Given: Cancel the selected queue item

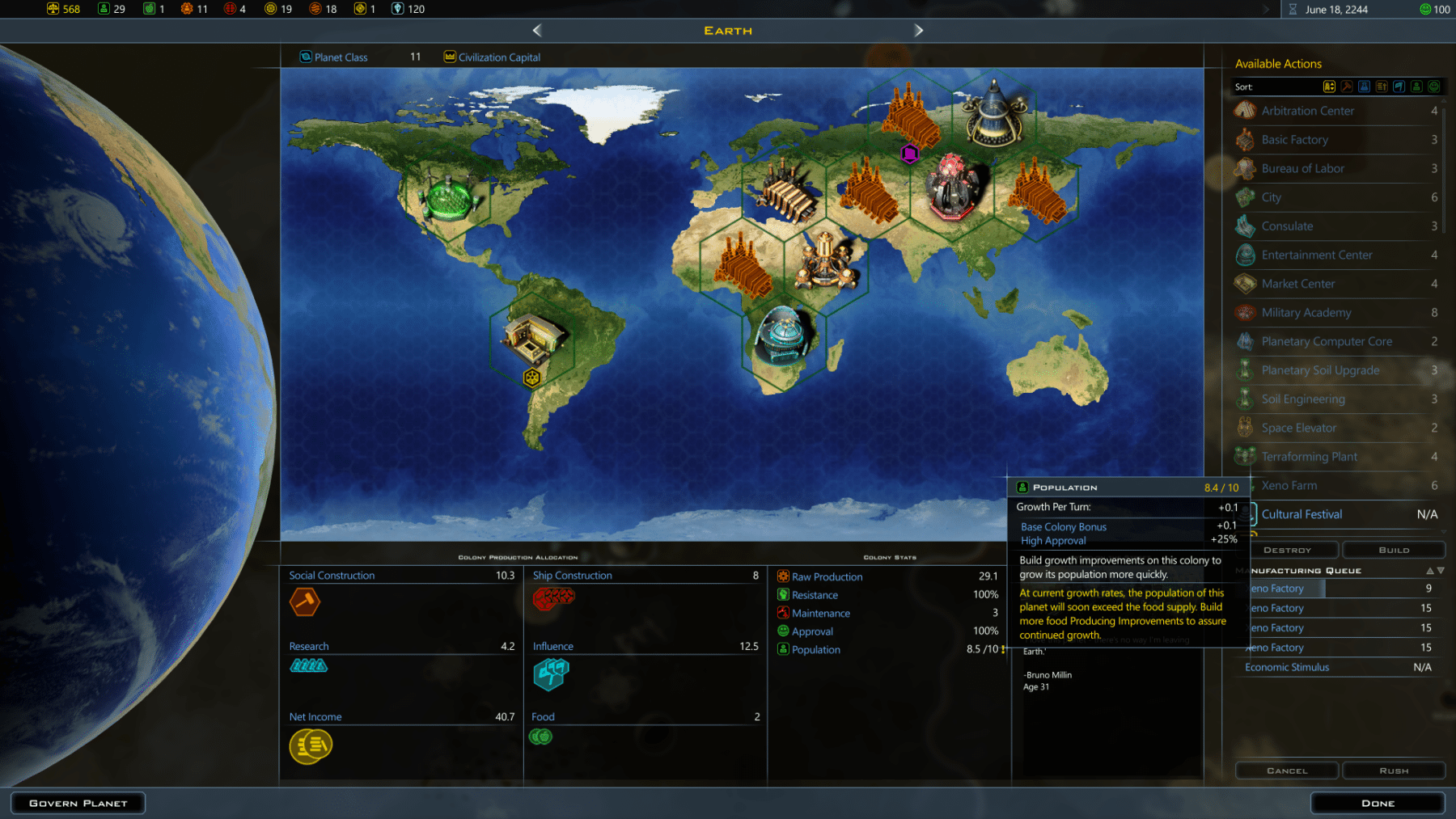Looking at the screenshot, I should (x=1287, y=770).
